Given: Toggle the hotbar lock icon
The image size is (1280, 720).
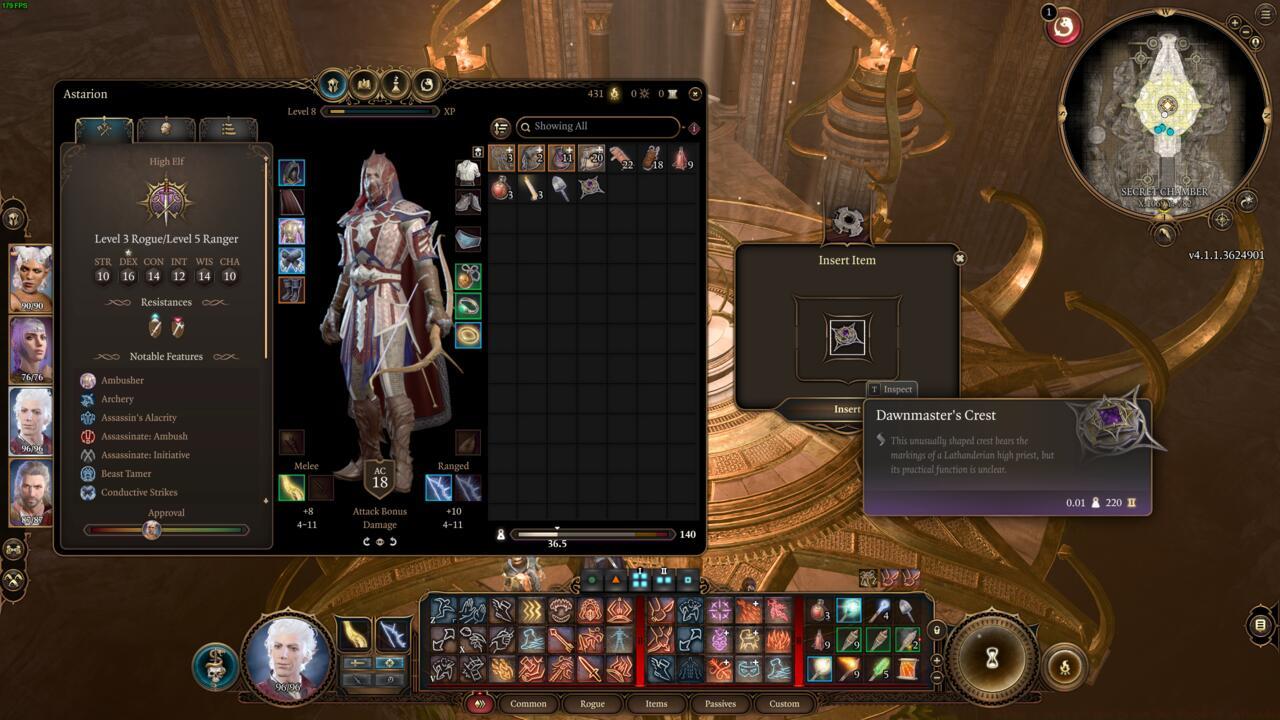Looking at the screenshot, I should (937, 631).
